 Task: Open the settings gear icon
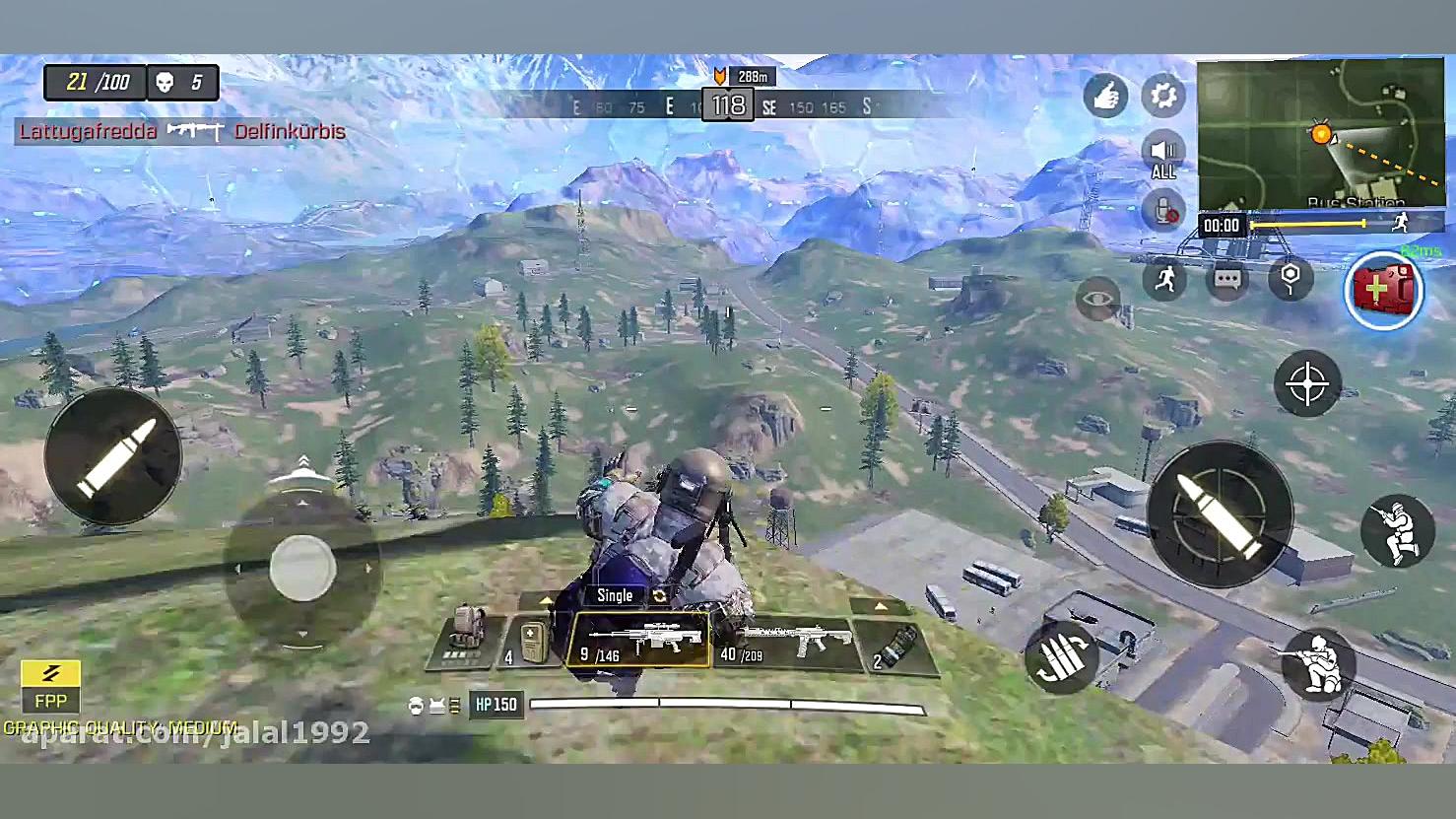pos(1163,96)
